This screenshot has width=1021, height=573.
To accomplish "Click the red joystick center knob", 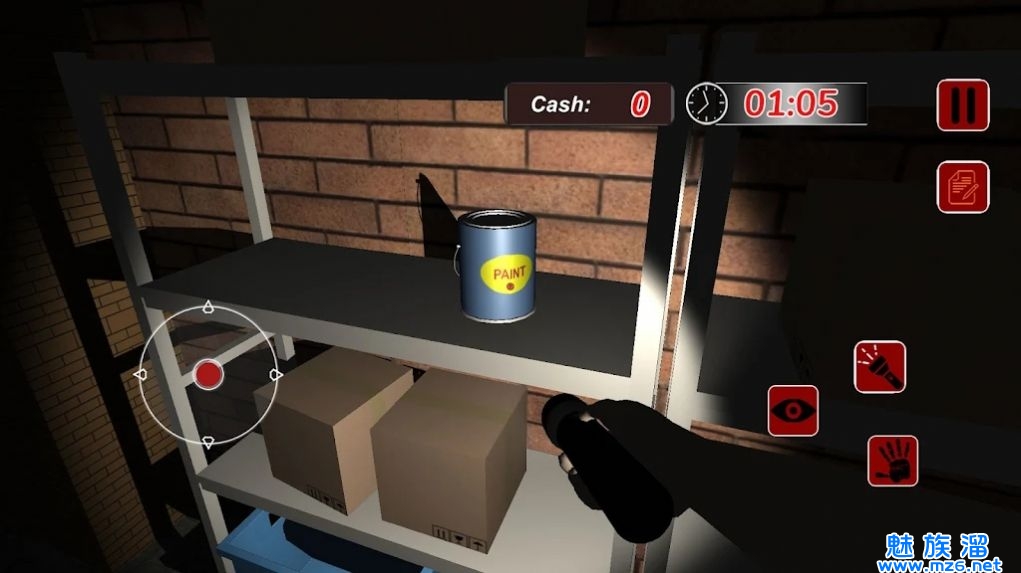I will [208, 375].
